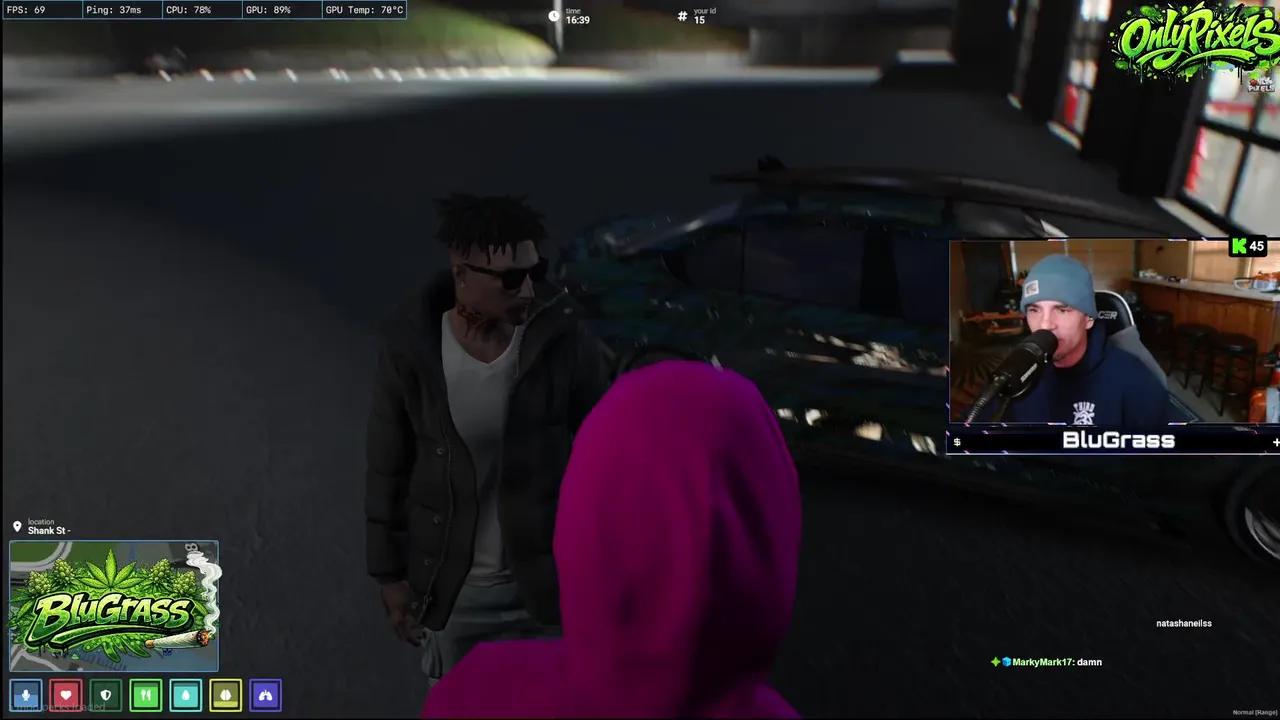1280x720 pixels.
Task: Toggle the location pin beside Shank St
Action: 17,525
